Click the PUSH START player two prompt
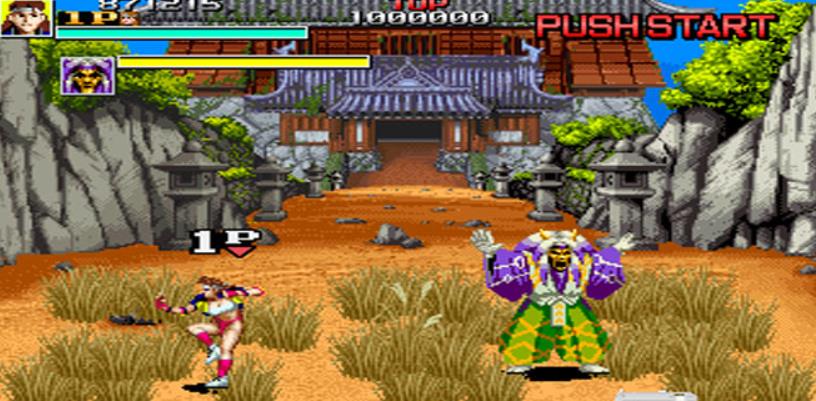Viewport: 816px width, 401px height. pos(655,26)
